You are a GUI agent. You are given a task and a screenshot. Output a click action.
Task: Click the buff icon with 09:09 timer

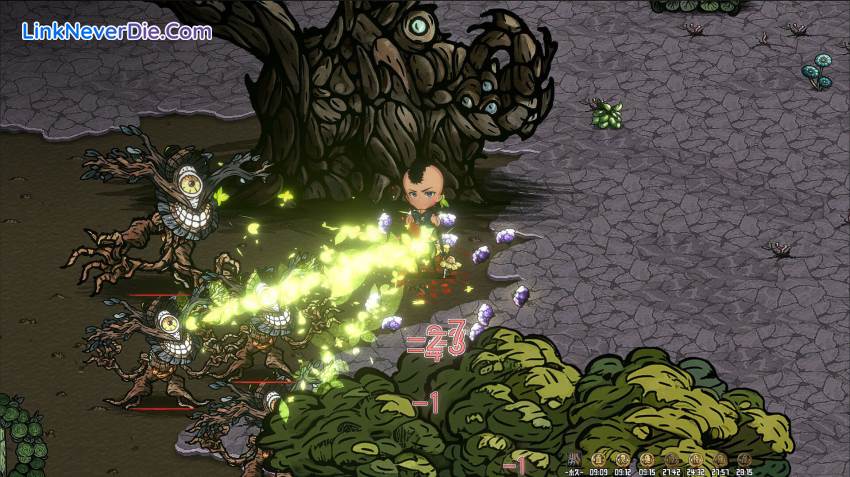[x=598, y=460]
